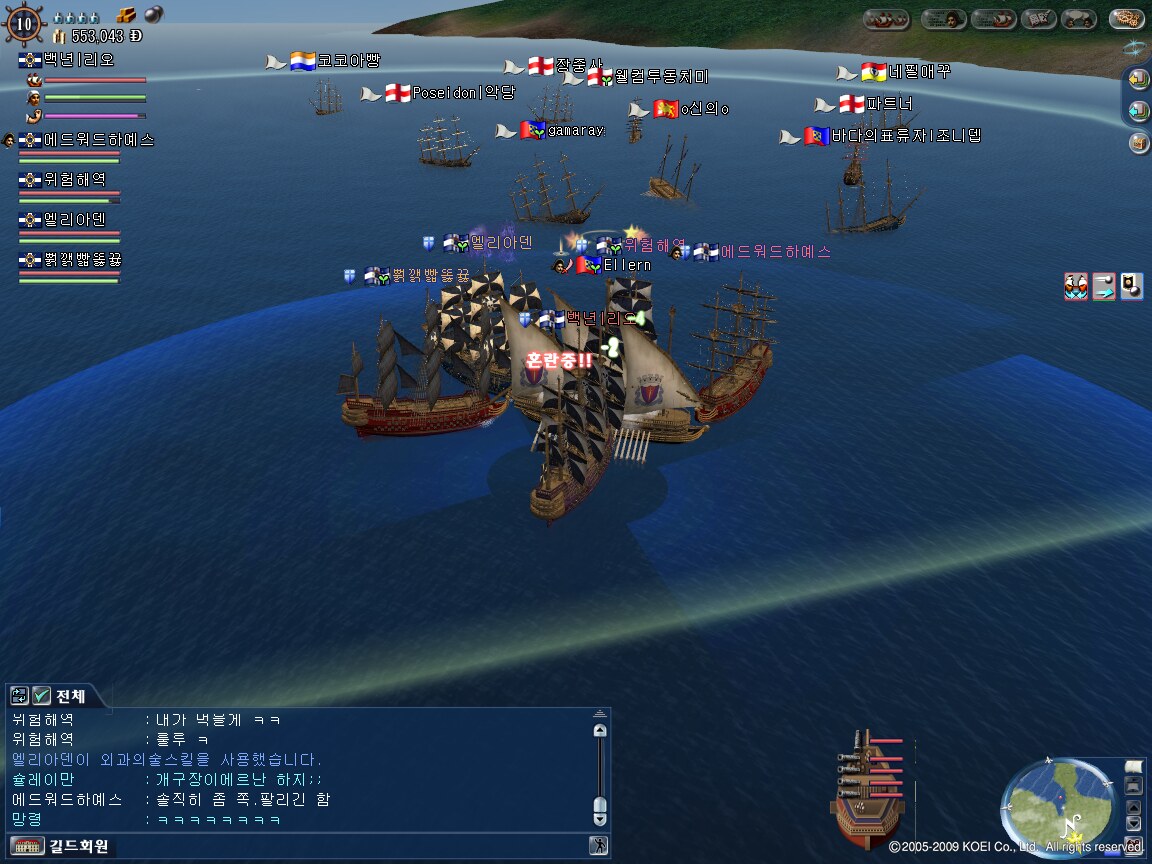Select fleet member 에드워드하예스 in party list
Viewport: 1152px width, 864px height.
click(98, 140)
